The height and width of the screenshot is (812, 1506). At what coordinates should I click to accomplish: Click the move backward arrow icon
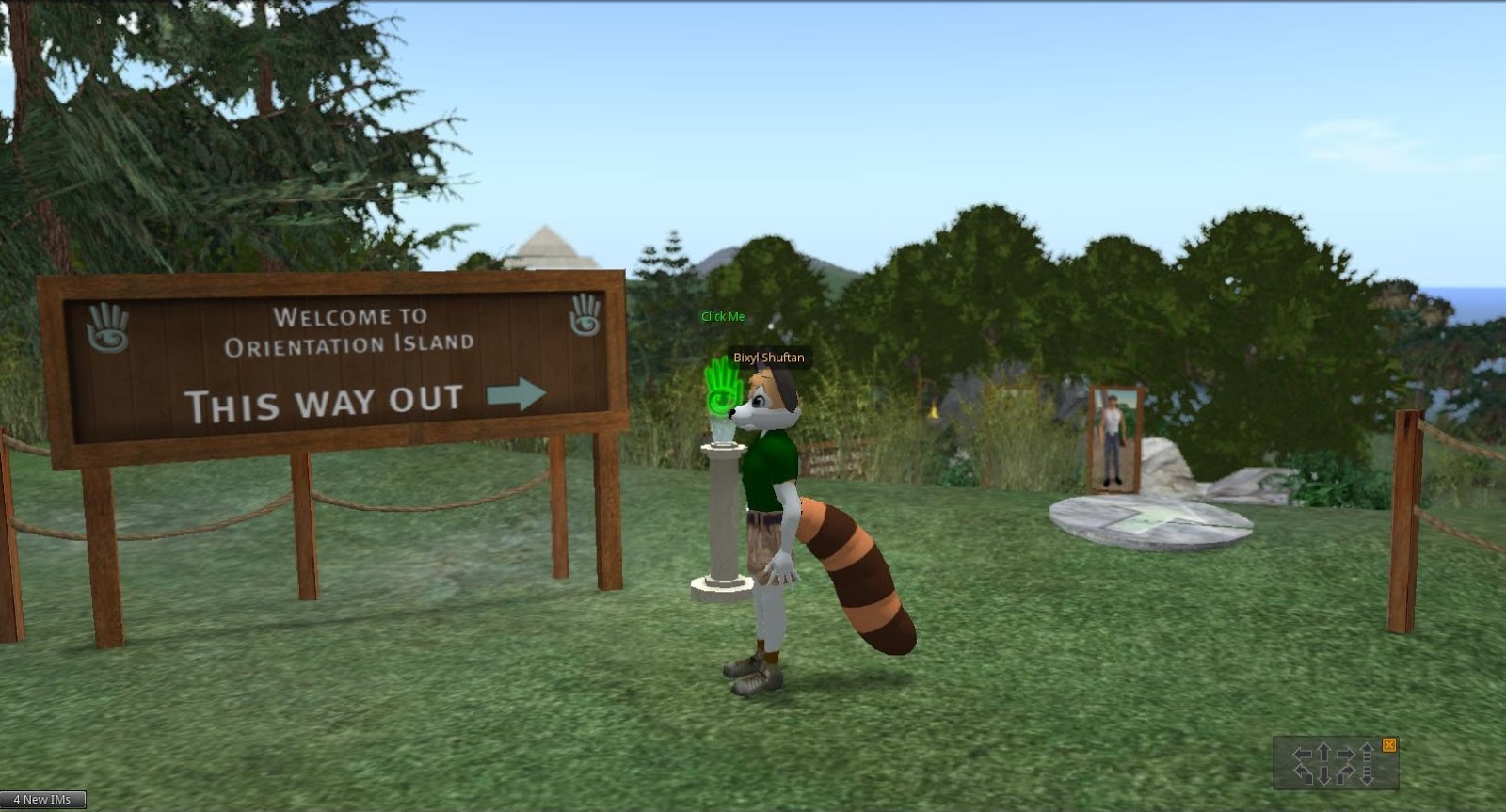point(1323,774)
